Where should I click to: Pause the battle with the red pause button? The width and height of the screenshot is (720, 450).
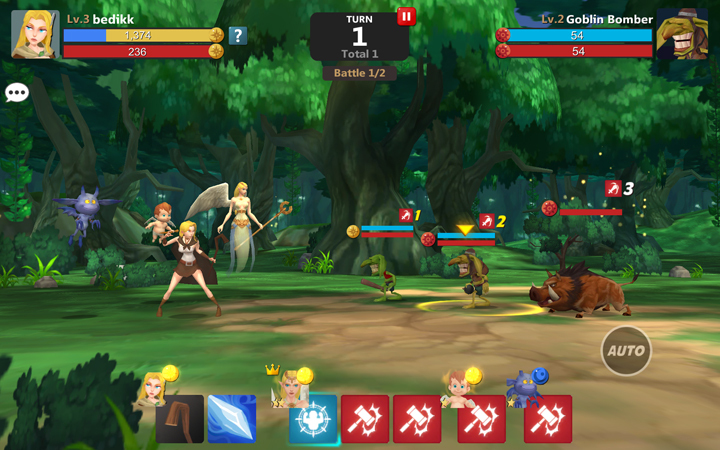406,16
